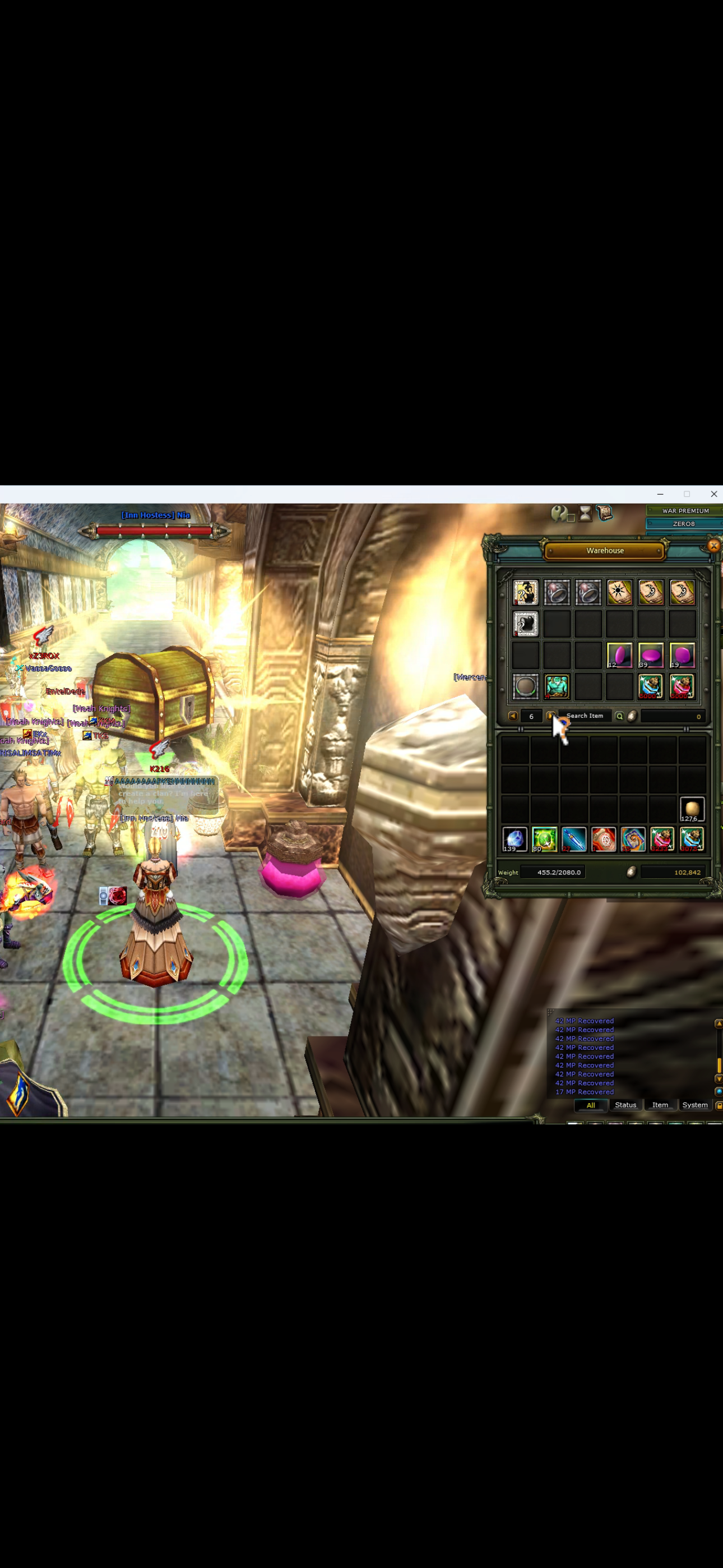Select the blue 5000-count potion in warehouse
This screenshot has height=1568, width=723.
pos(650,686)
